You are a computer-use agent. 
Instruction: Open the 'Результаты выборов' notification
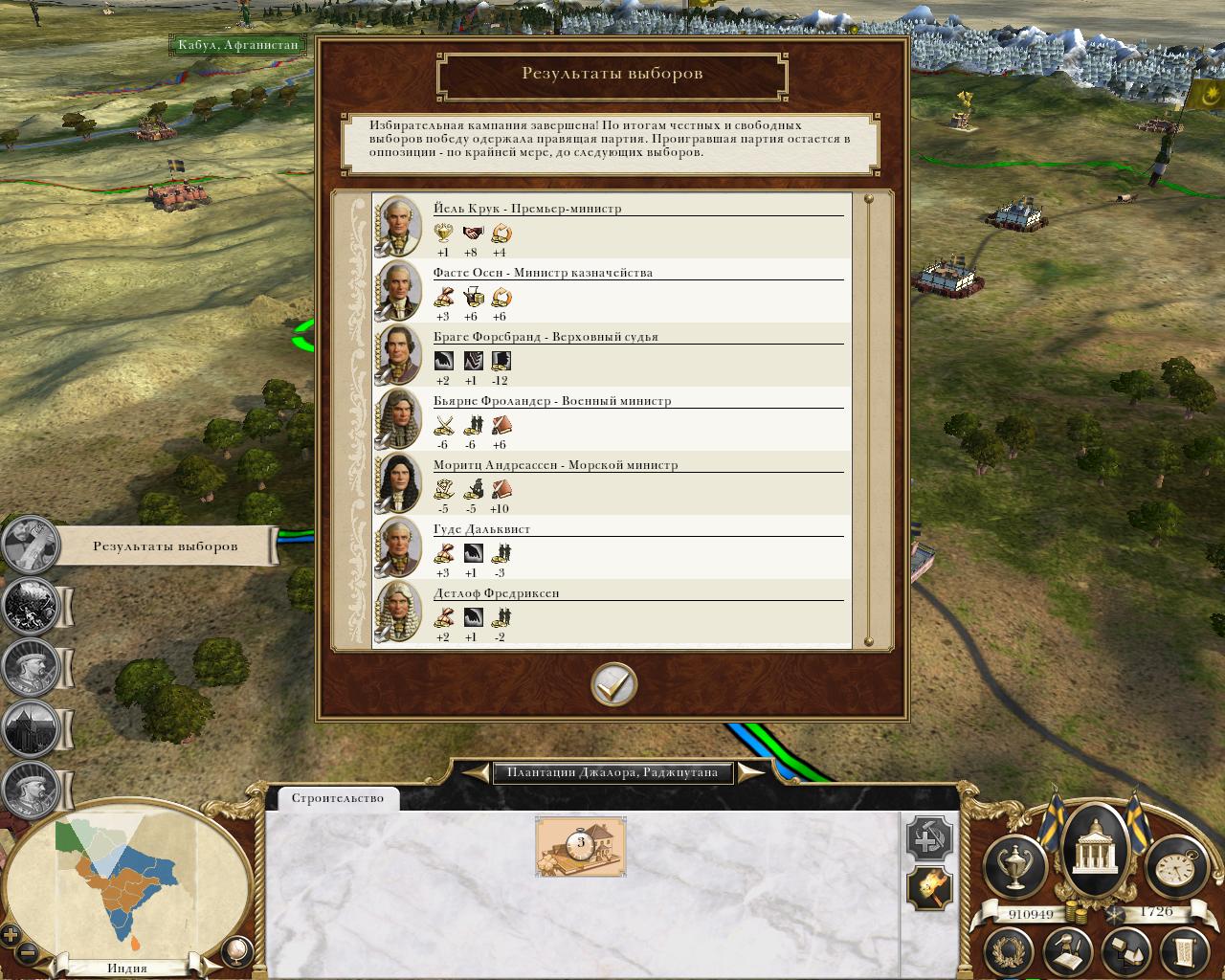(x=165, y=546)
